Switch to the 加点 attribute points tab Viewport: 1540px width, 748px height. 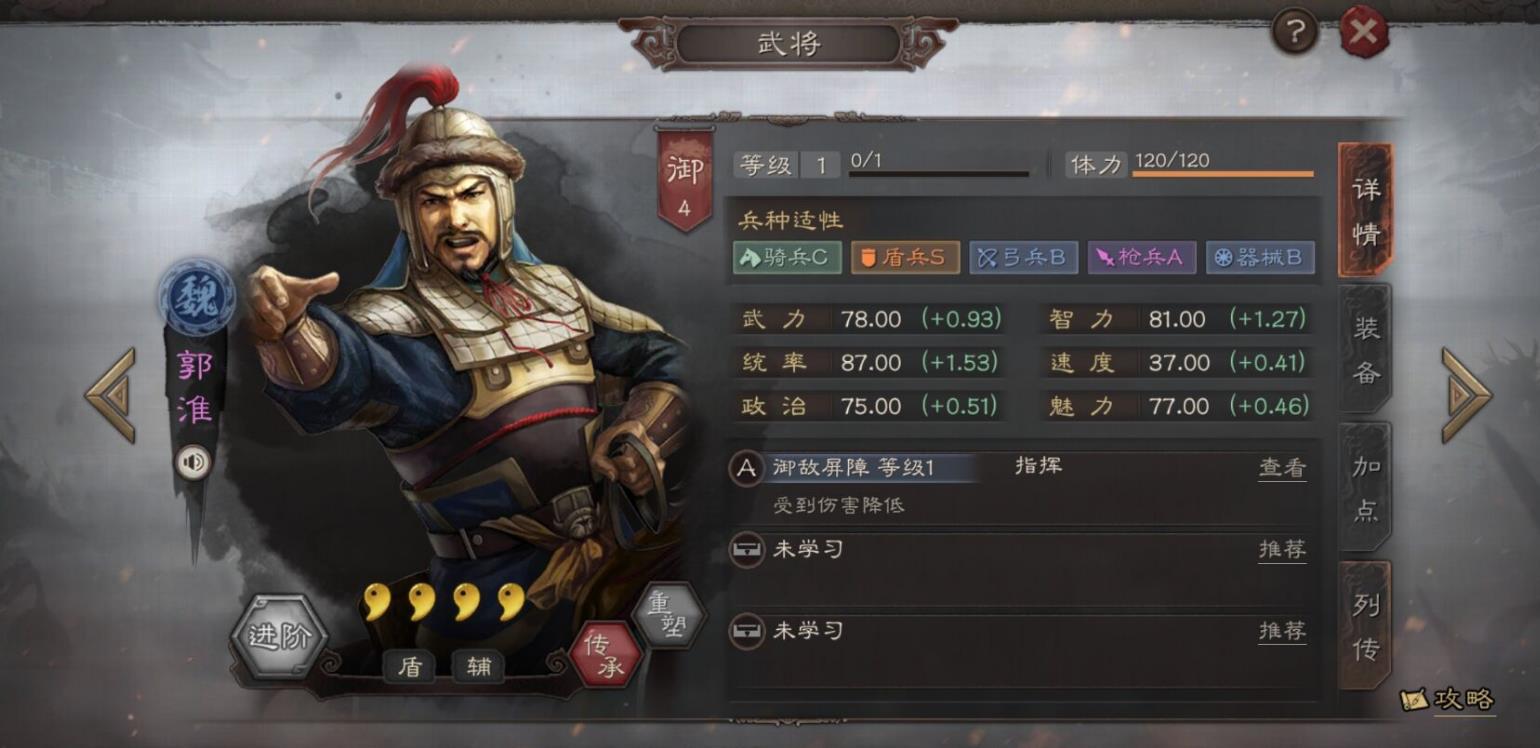tap(1365, 488)
